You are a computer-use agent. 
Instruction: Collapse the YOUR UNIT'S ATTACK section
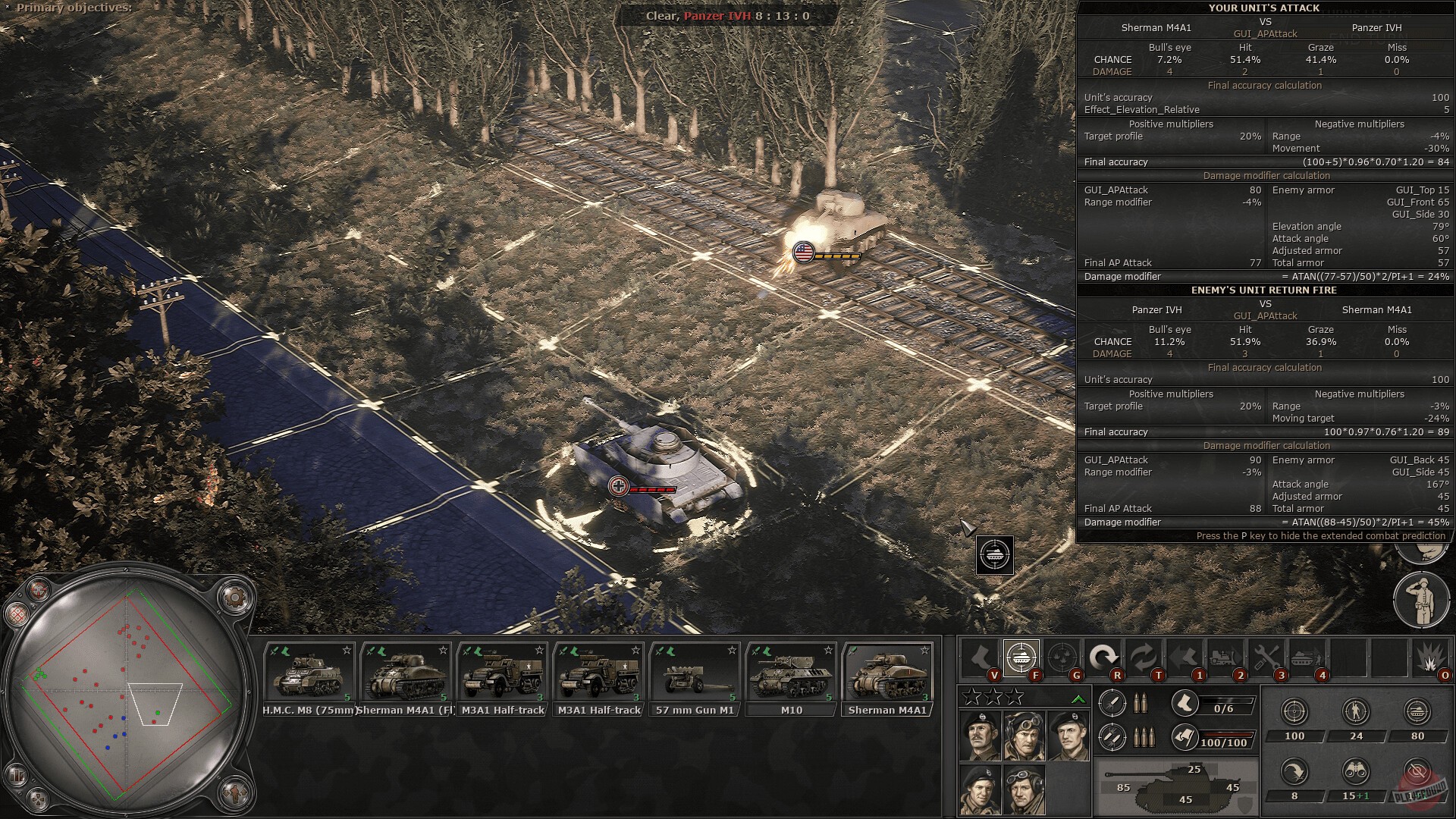point(1263,8)
